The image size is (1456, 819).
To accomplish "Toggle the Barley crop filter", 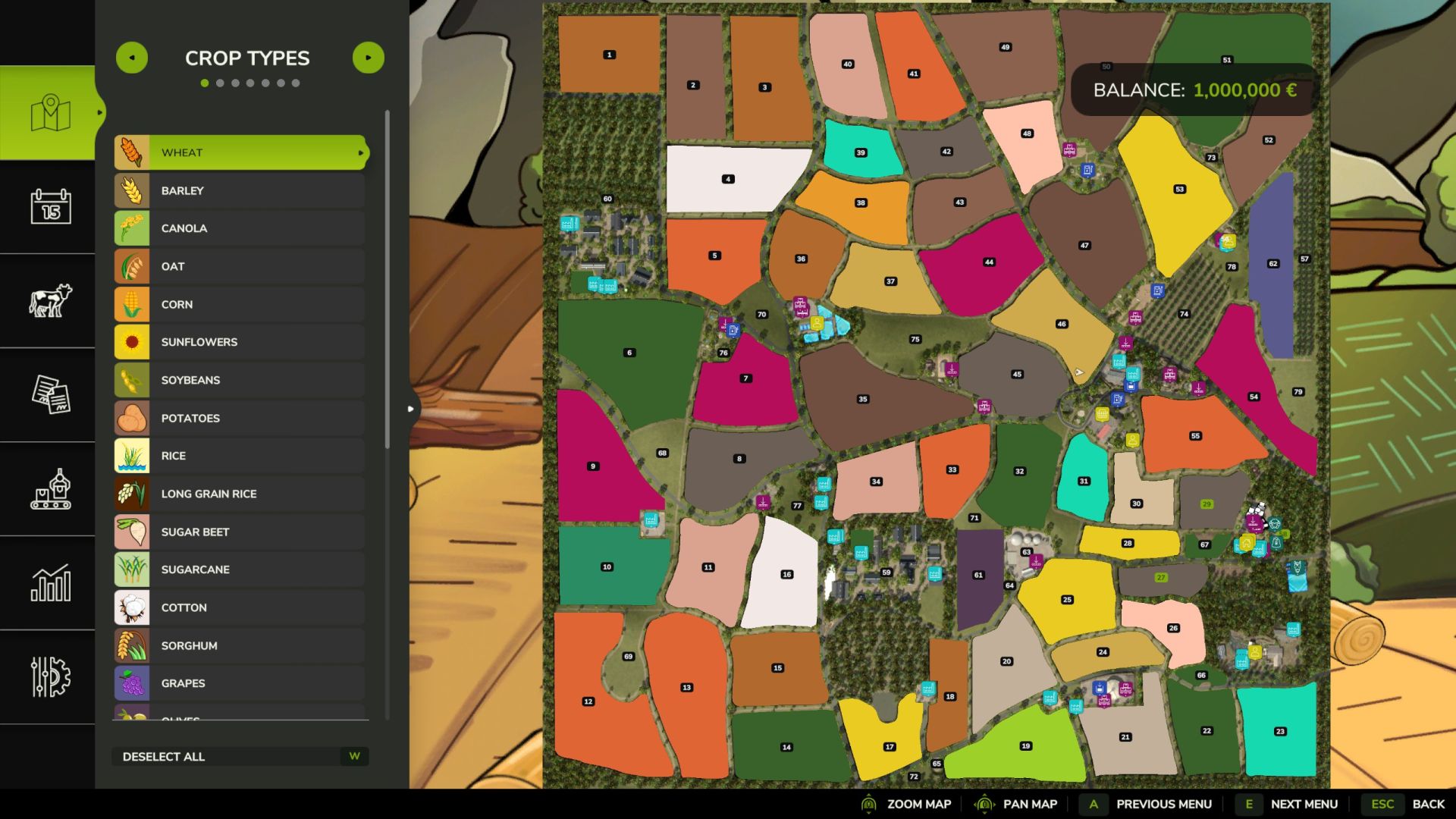I will click(241, 190).
